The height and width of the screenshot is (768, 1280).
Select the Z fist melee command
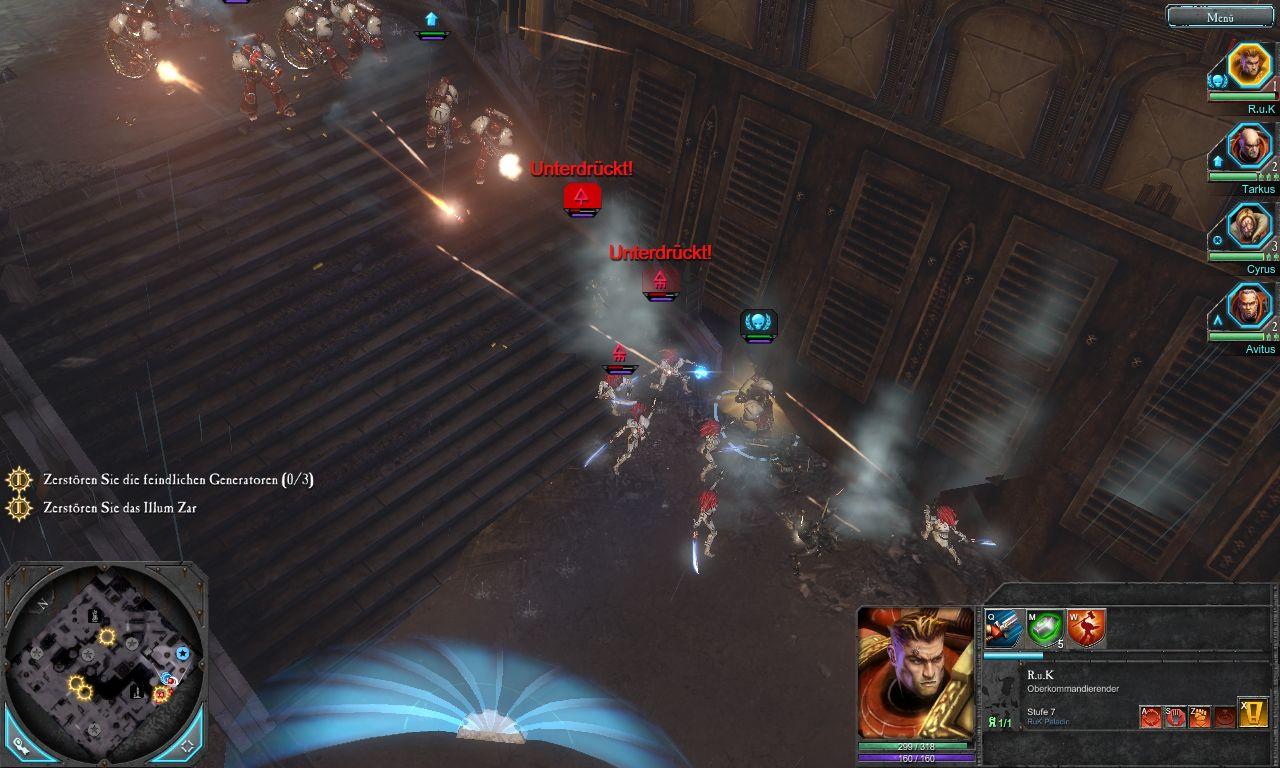point(1199,716)
